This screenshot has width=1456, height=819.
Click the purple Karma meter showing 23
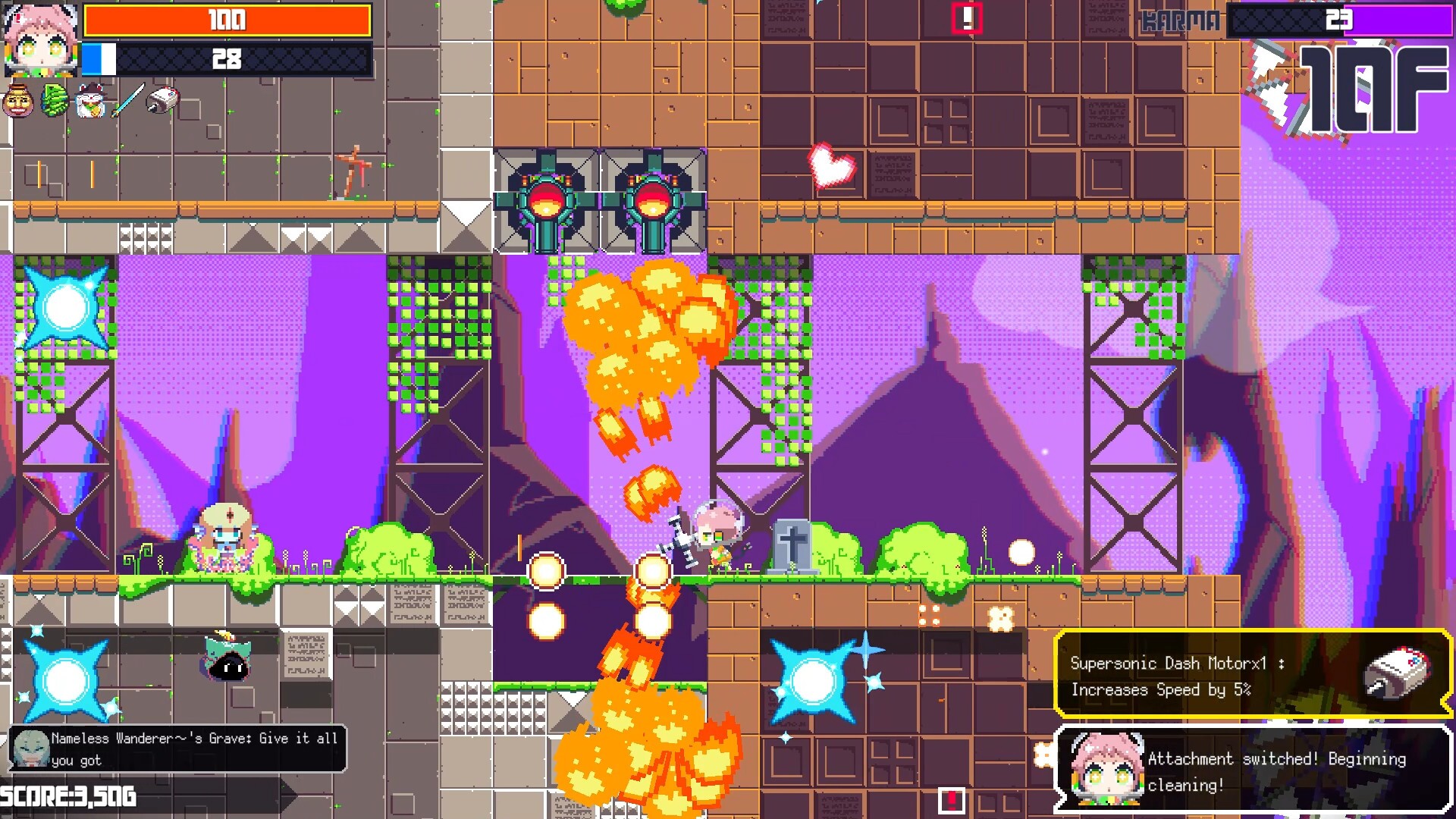pos(1342,20)
